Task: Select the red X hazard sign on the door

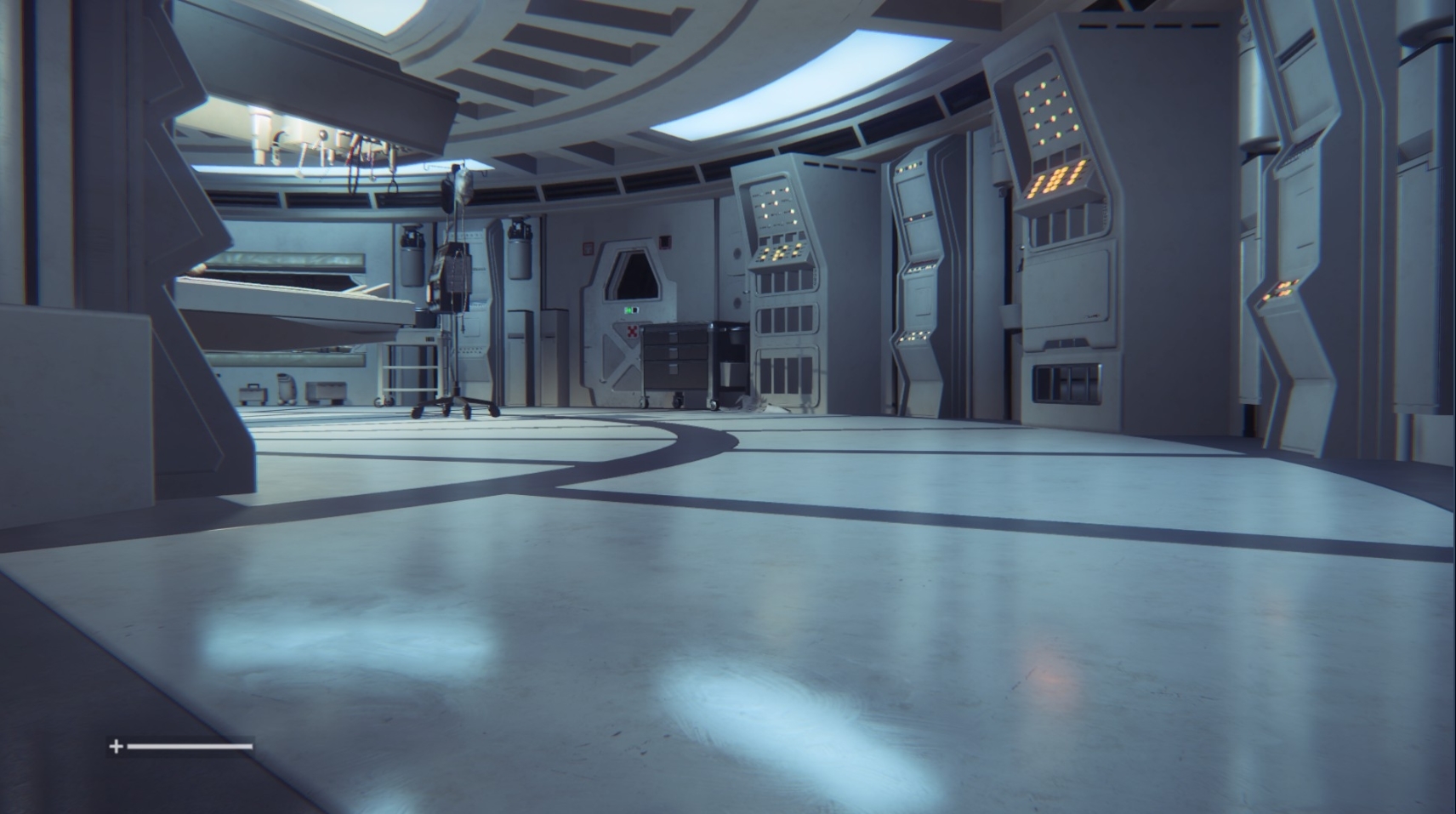Action: pos(632,332)
